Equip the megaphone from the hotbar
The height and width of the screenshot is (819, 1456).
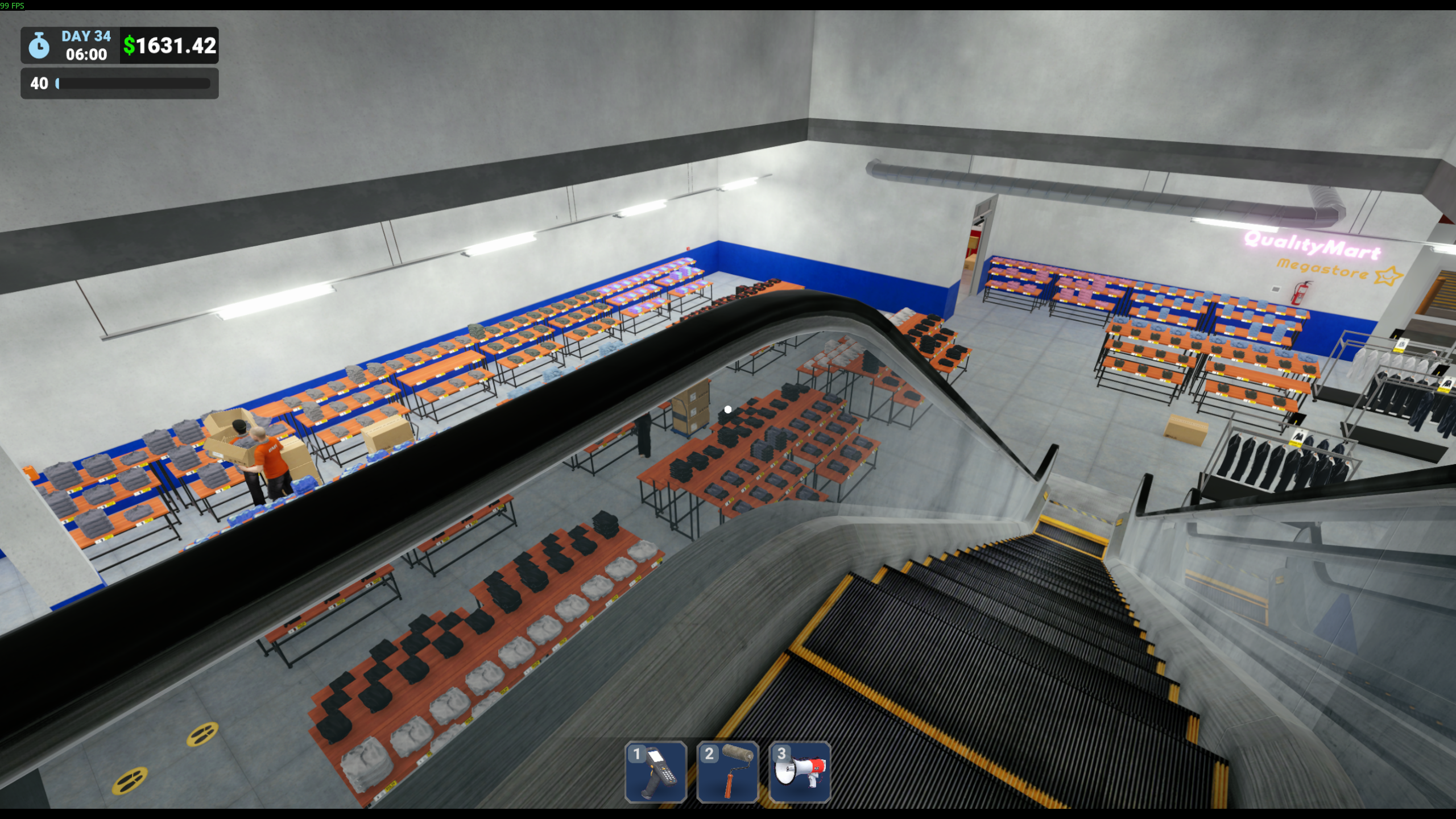[x=800, y=772]
